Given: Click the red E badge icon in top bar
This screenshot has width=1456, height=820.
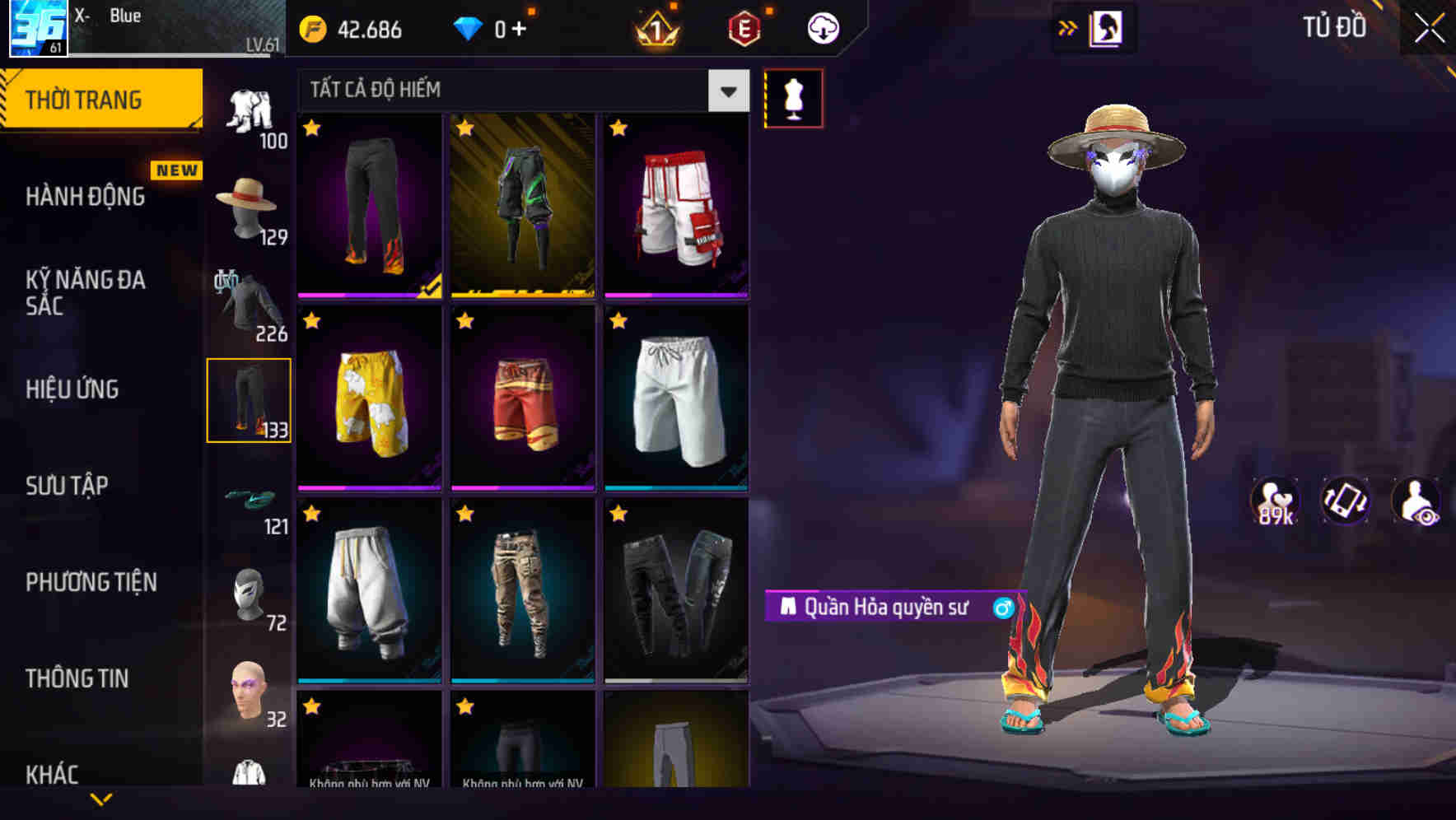Looking at the screenshot, I should coord(742,27).
